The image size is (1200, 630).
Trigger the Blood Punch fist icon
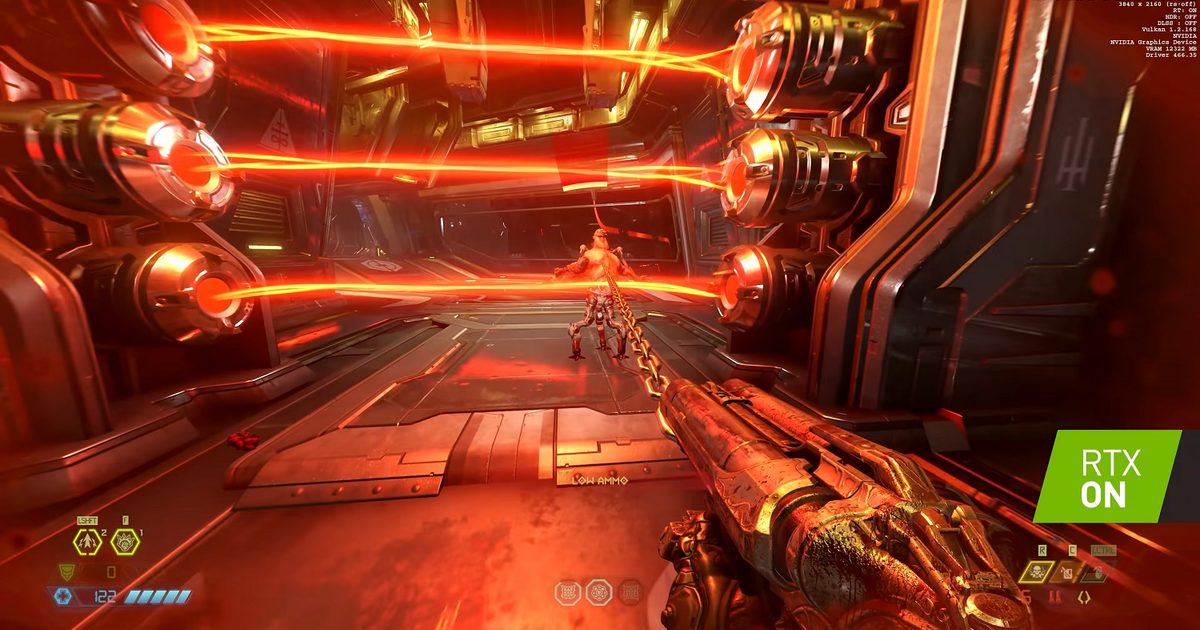click(125, 542)
